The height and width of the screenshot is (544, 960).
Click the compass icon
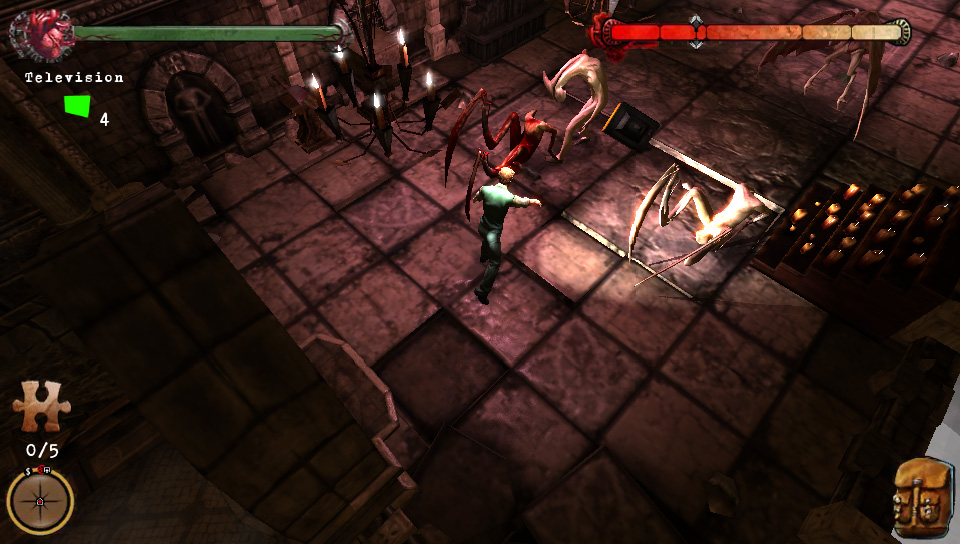click(x=40, y=501)
